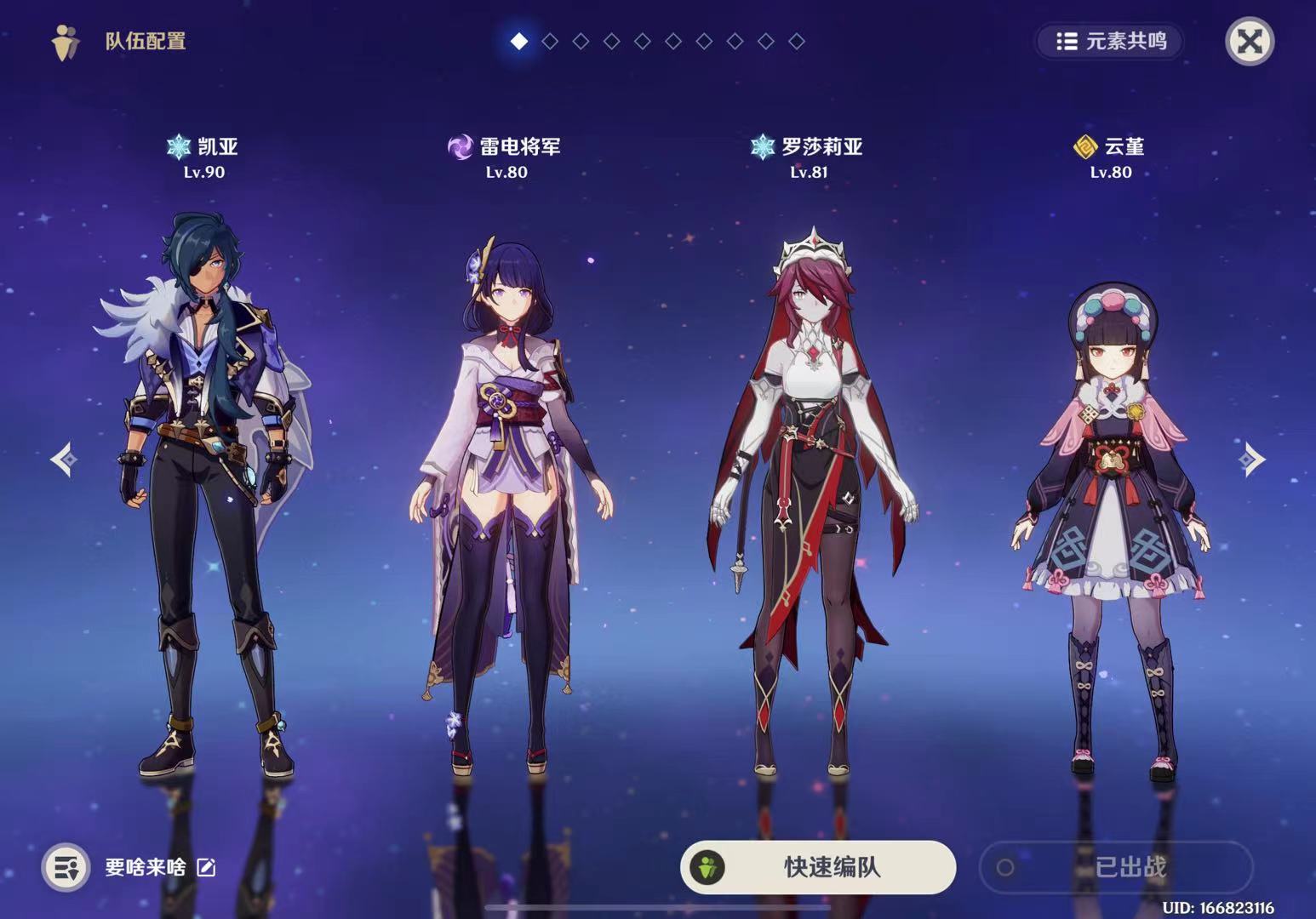This screenshot has width=1316, height=919.
Task: Jump to the second team page diamond
Action: coord(550,41)
